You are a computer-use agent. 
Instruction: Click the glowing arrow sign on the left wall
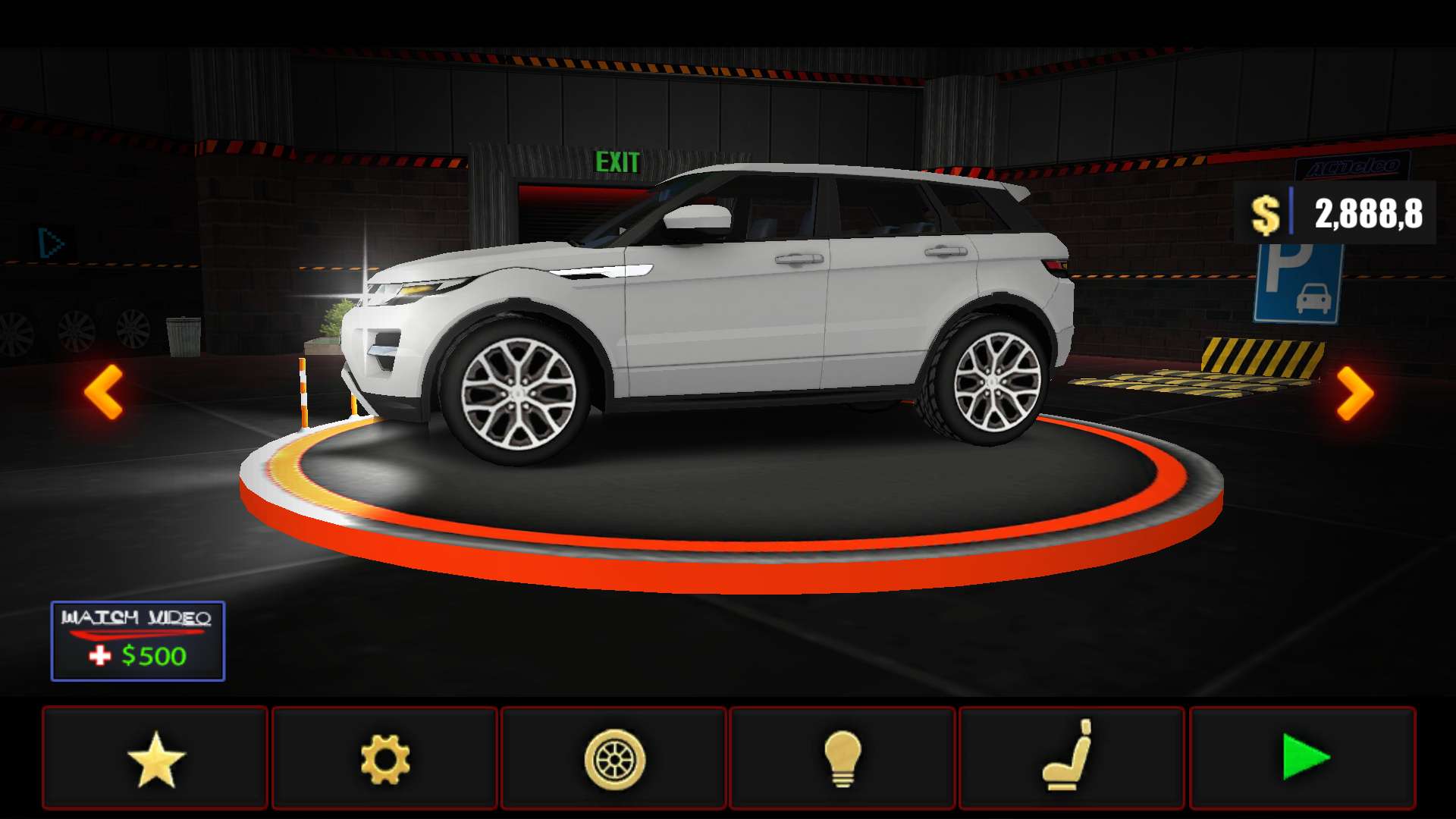48,241
